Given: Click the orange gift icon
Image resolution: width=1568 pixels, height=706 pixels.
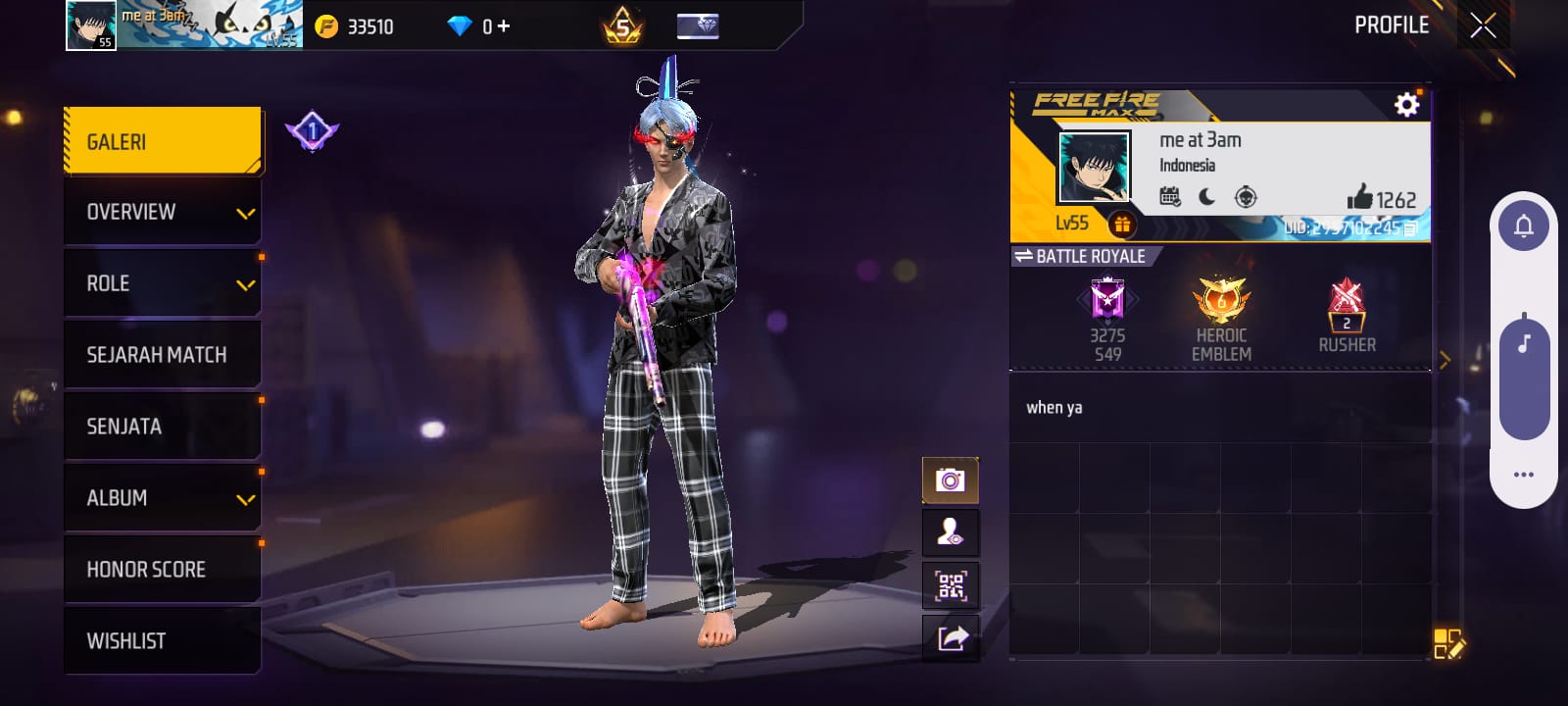Looking at the screenshot, I should pyautogui.click(x=1122, y=225).
